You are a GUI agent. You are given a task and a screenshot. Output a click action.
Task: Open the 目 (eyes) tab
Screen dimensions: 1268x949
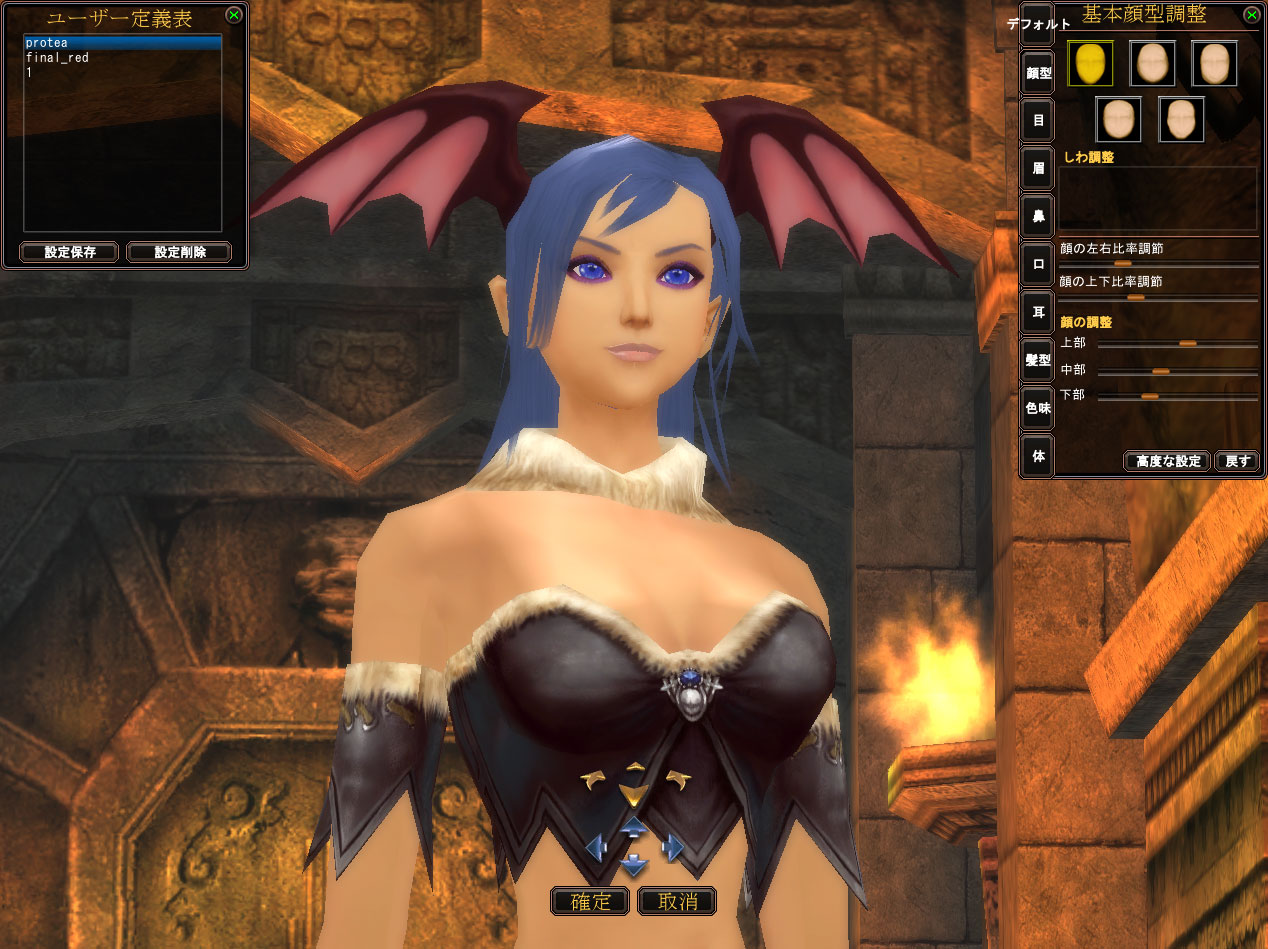point(1038,121)
